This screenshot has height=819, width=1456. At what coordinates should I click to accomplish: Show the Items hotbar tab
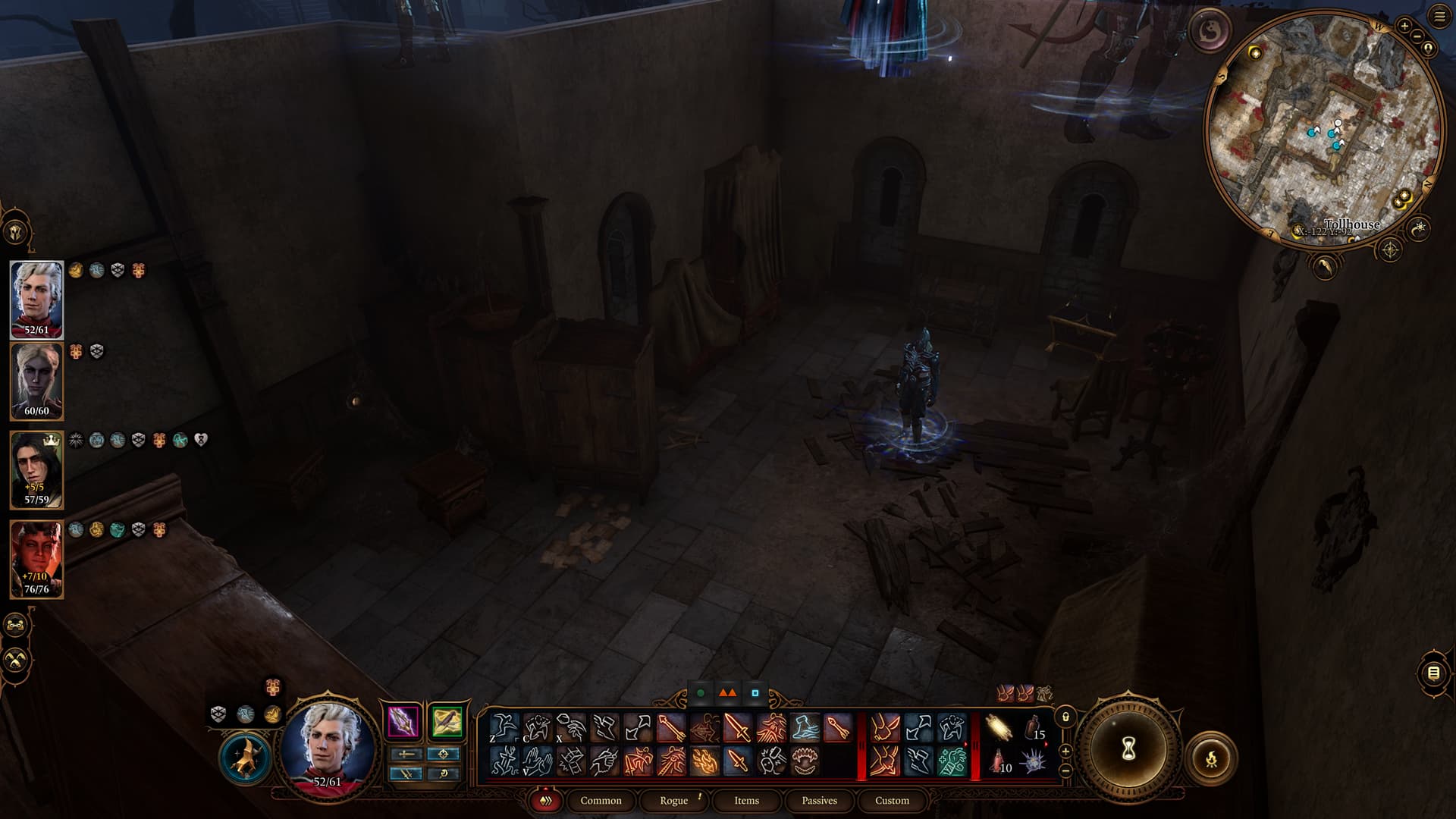746,800
